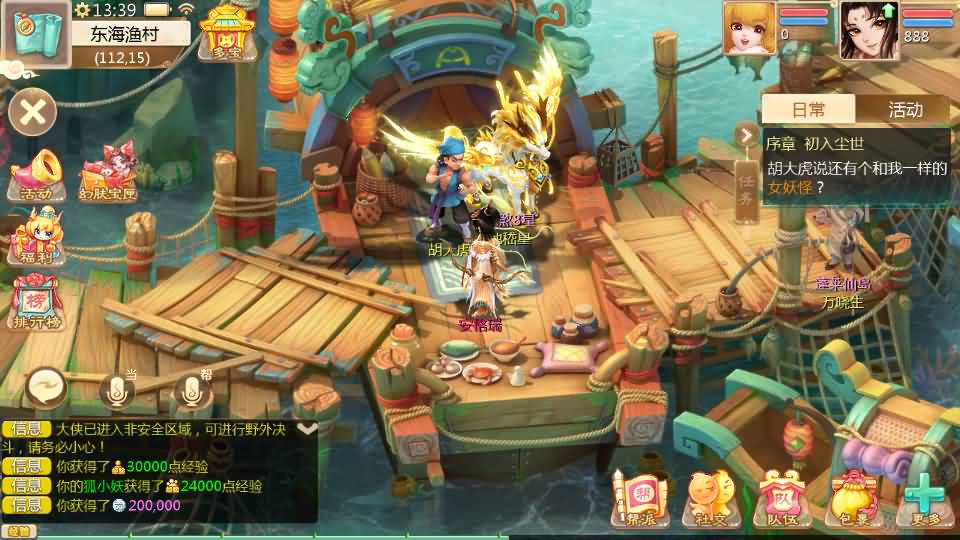The image size is (960, 540).
Task: Open the map scroll icon
Action: 34,33
